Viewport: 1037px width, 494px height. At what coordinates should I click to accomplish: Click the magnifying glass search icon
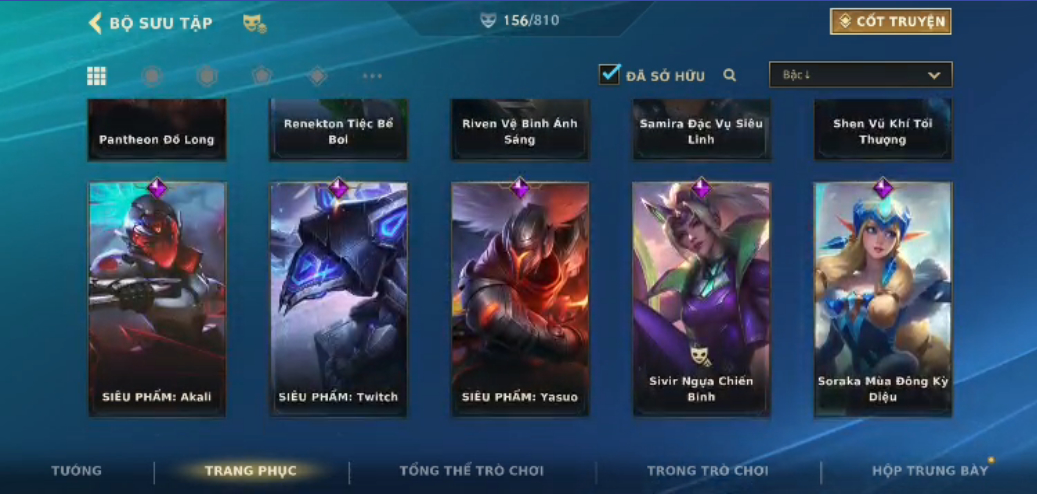(x=730, y=75)
